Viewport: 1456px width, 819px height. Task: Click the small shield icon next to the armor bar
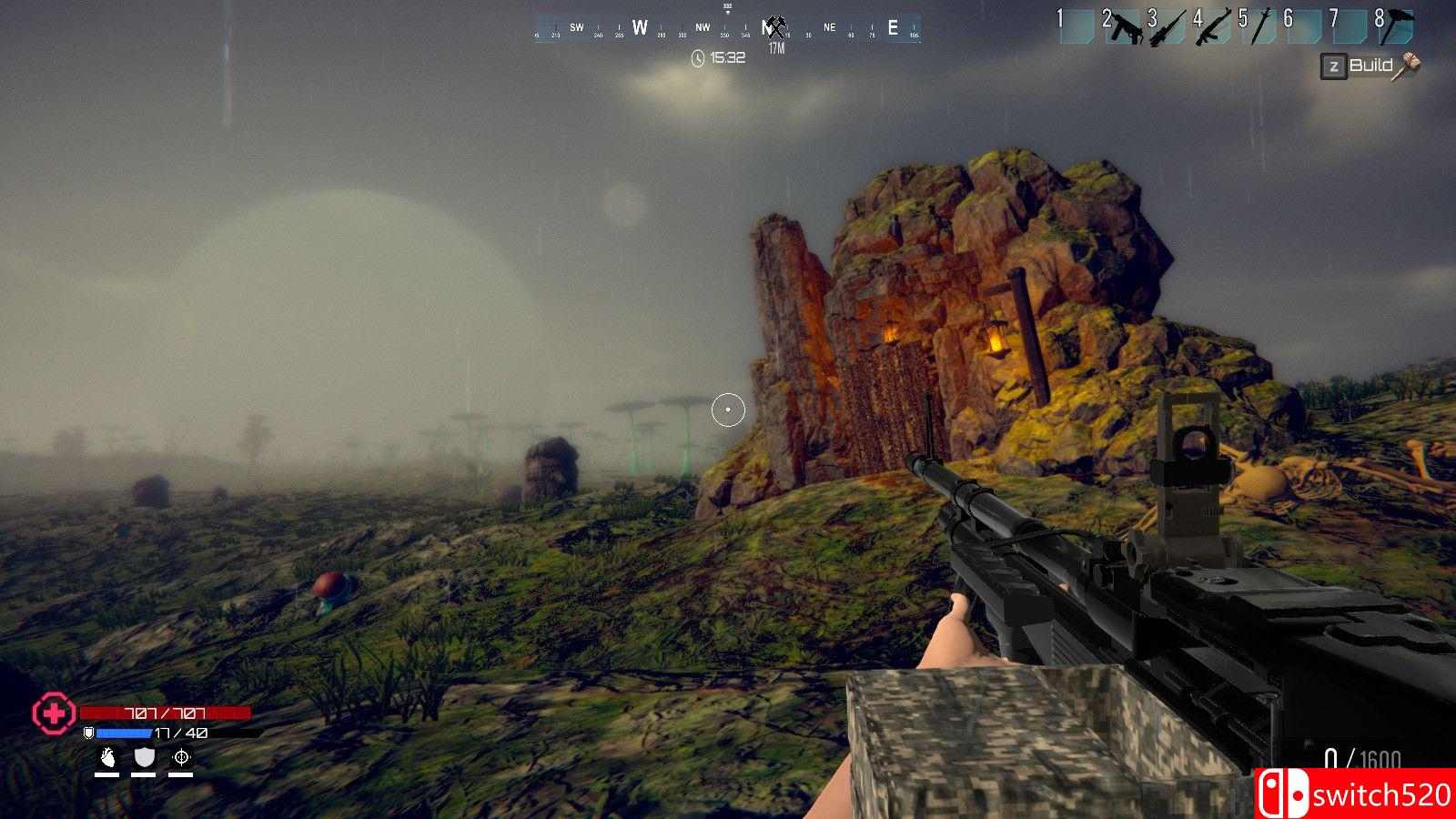click(x=89, y=733)
